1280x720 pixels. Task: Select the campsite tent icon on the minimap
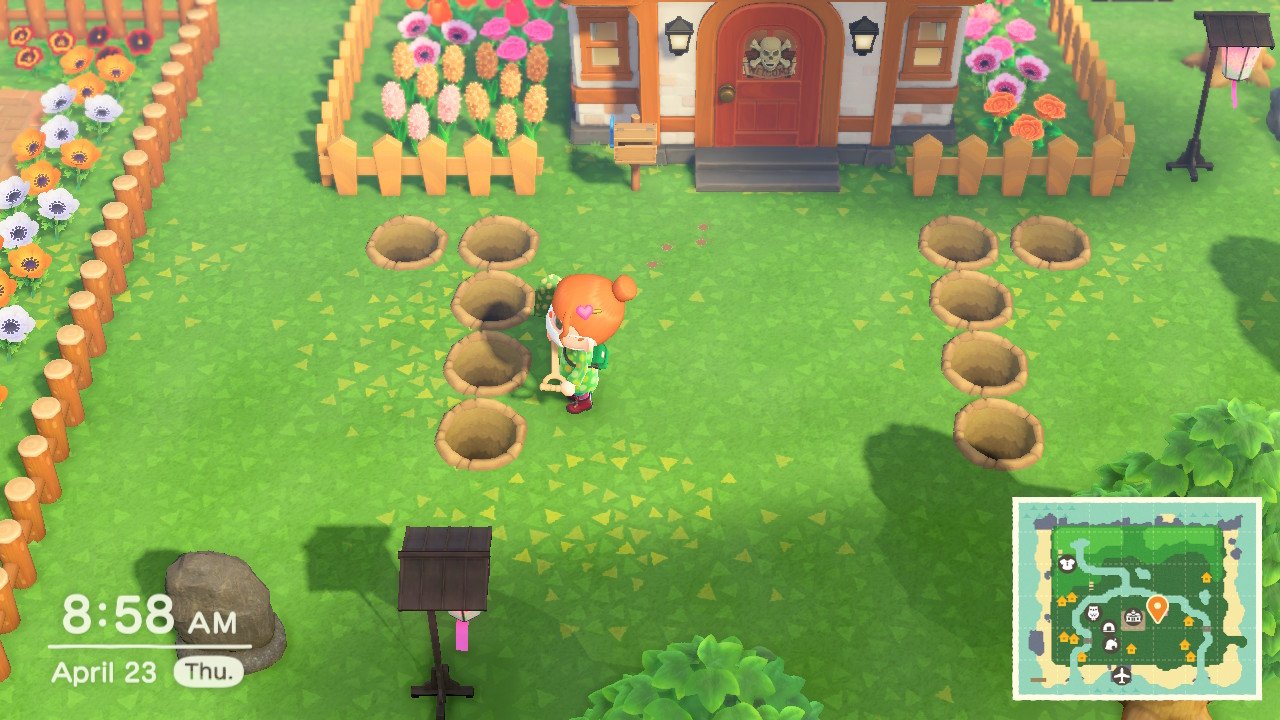point(1109,628)
